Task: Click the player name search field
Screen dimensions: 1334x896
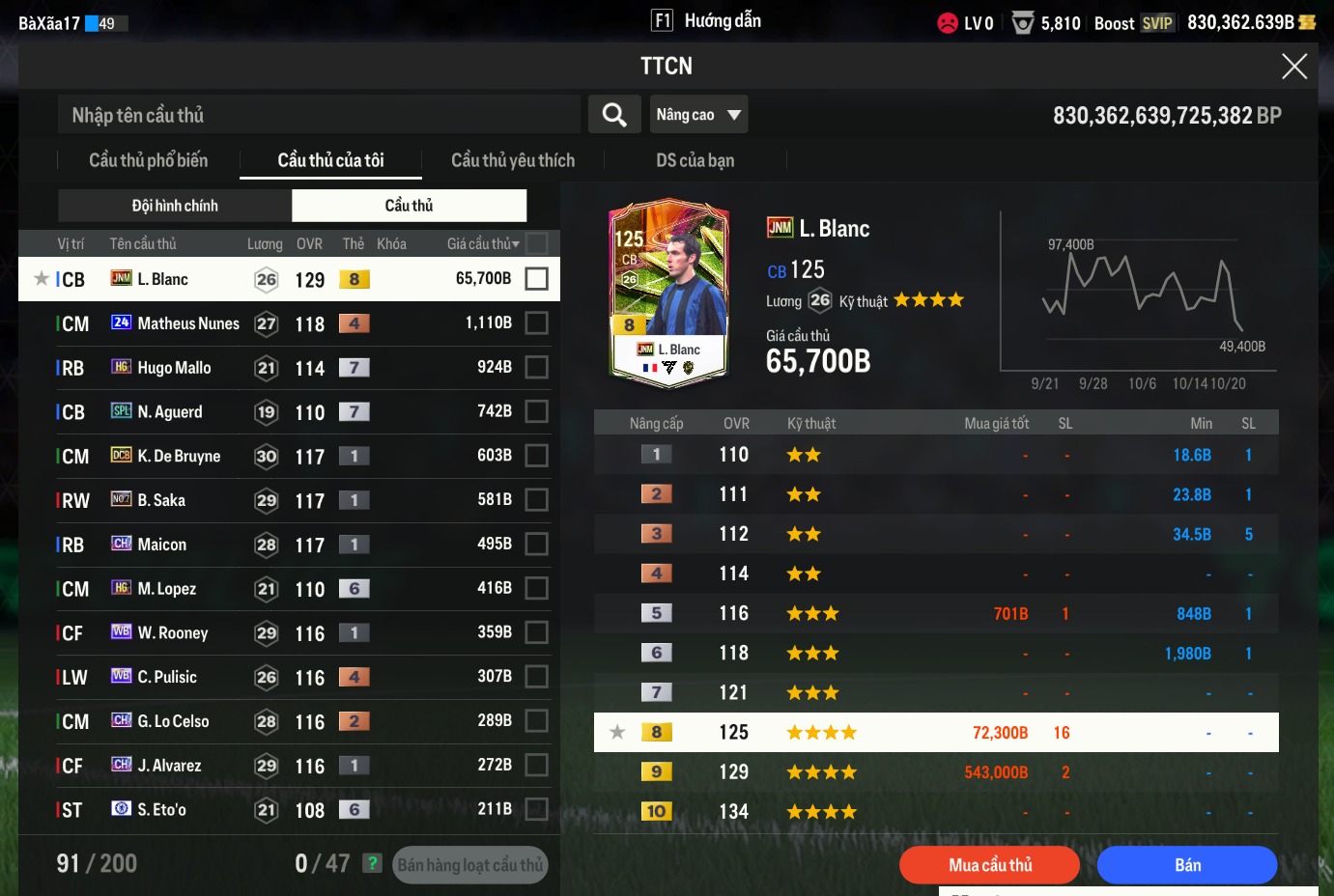Action: point(319,115)
